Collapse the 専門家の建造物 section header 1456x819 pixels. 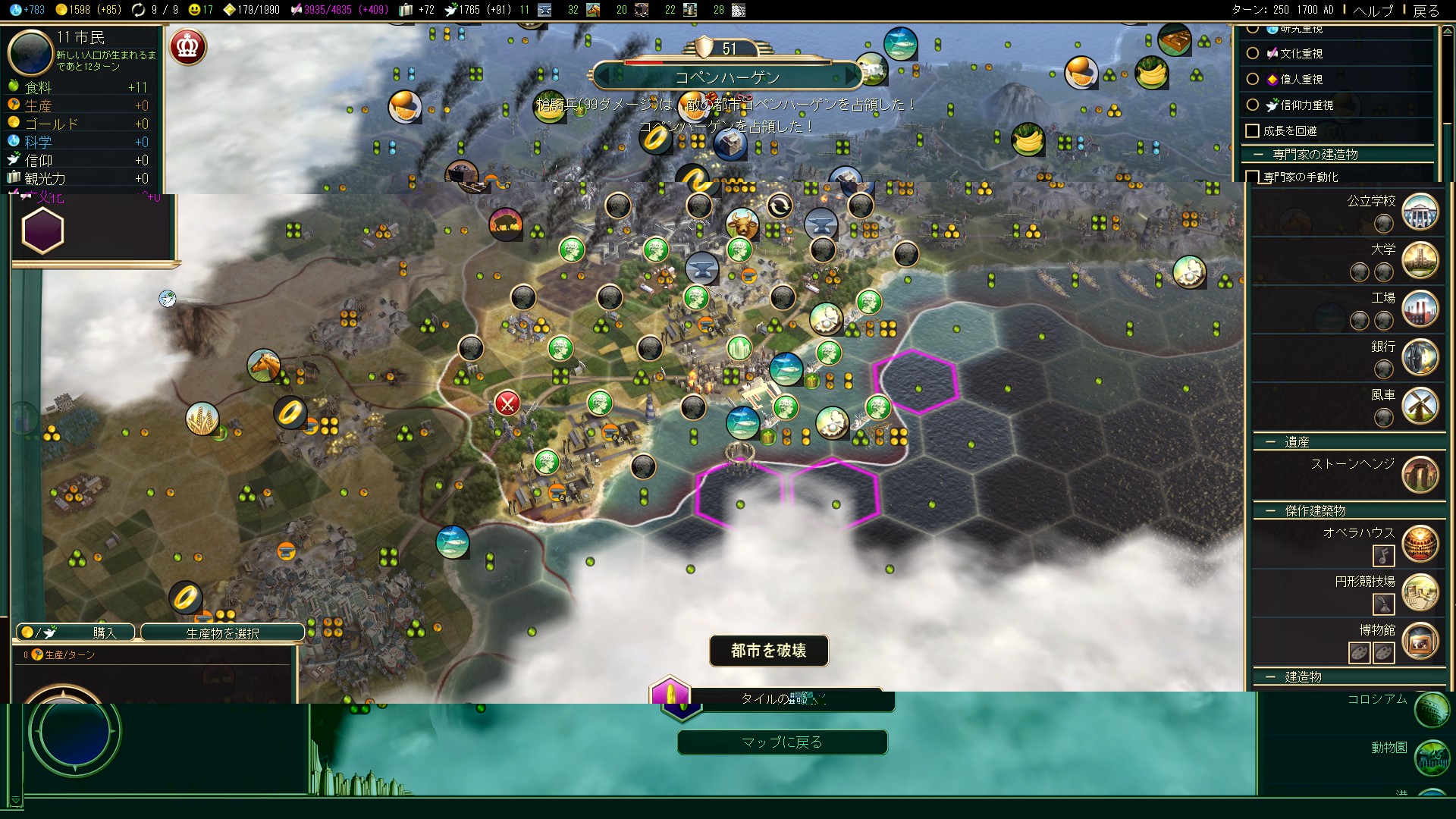click(x=1259, y=155)
